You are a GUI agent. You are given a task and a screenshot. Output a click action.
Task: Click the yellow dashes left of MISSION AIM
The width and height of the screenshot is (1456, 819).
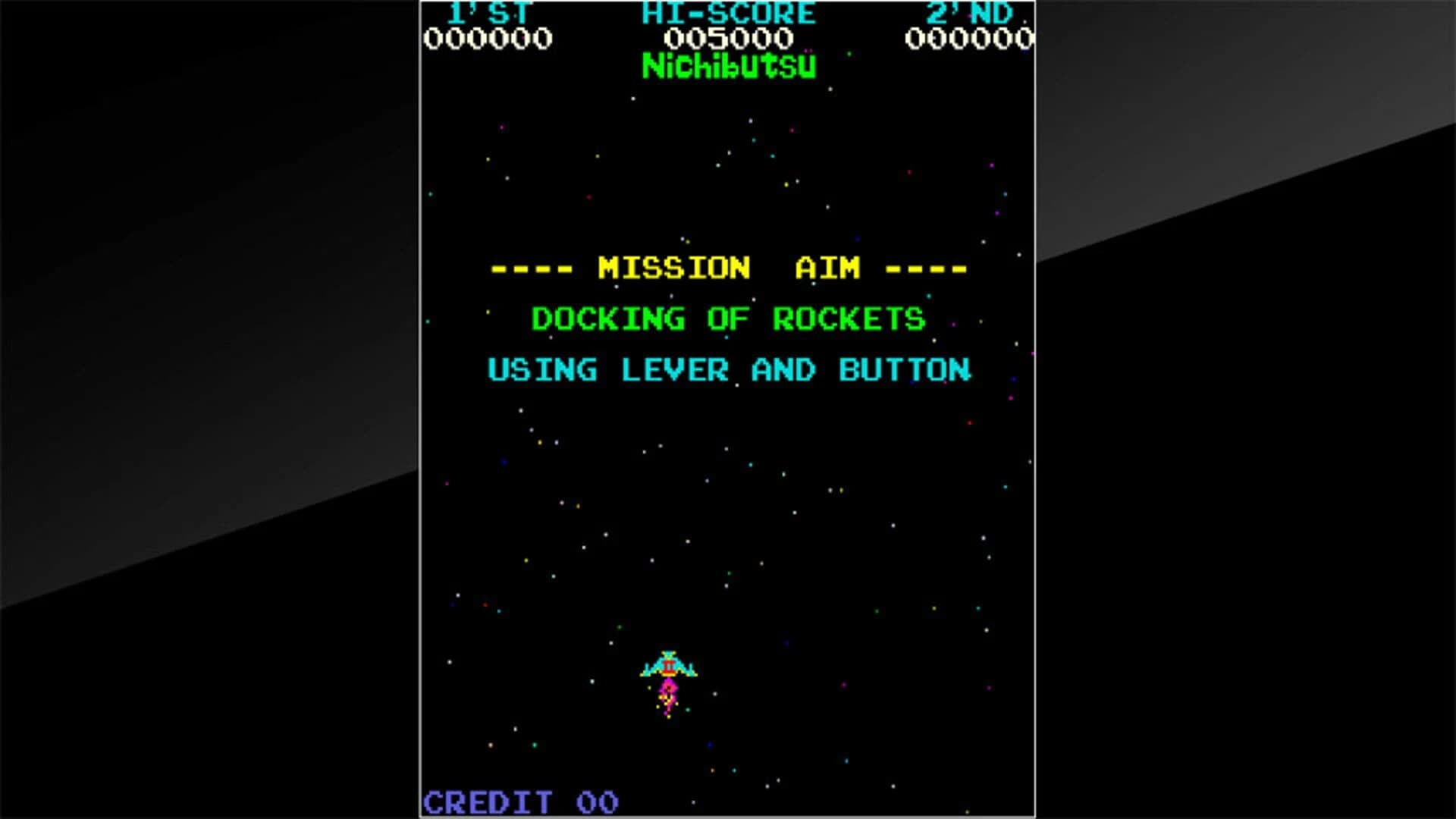coord(529,268)
